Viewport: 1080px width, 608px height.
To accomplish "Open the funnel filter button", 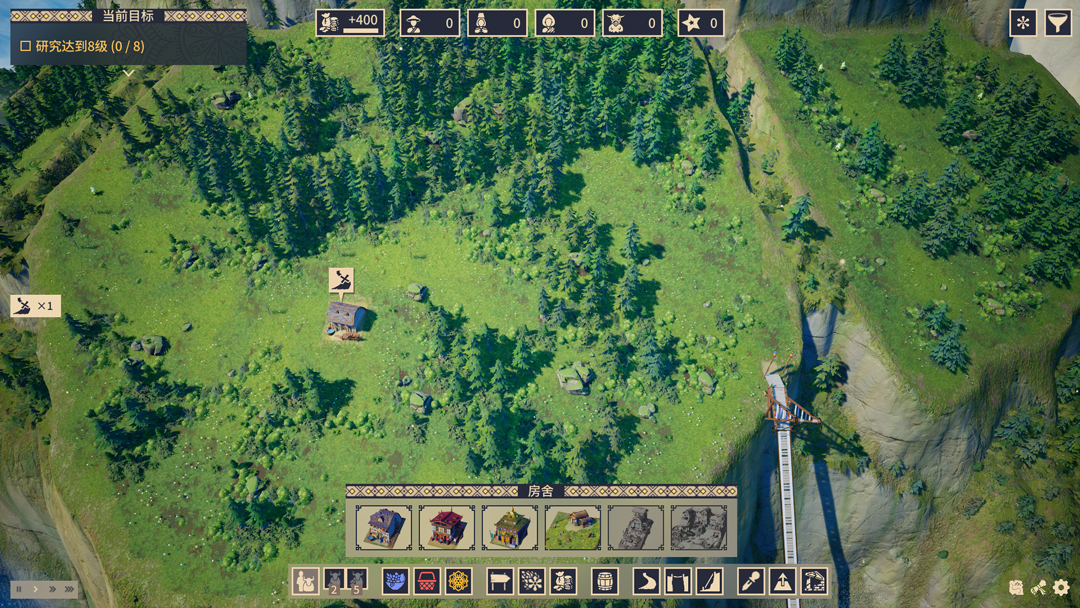I will coord(1058,23).
